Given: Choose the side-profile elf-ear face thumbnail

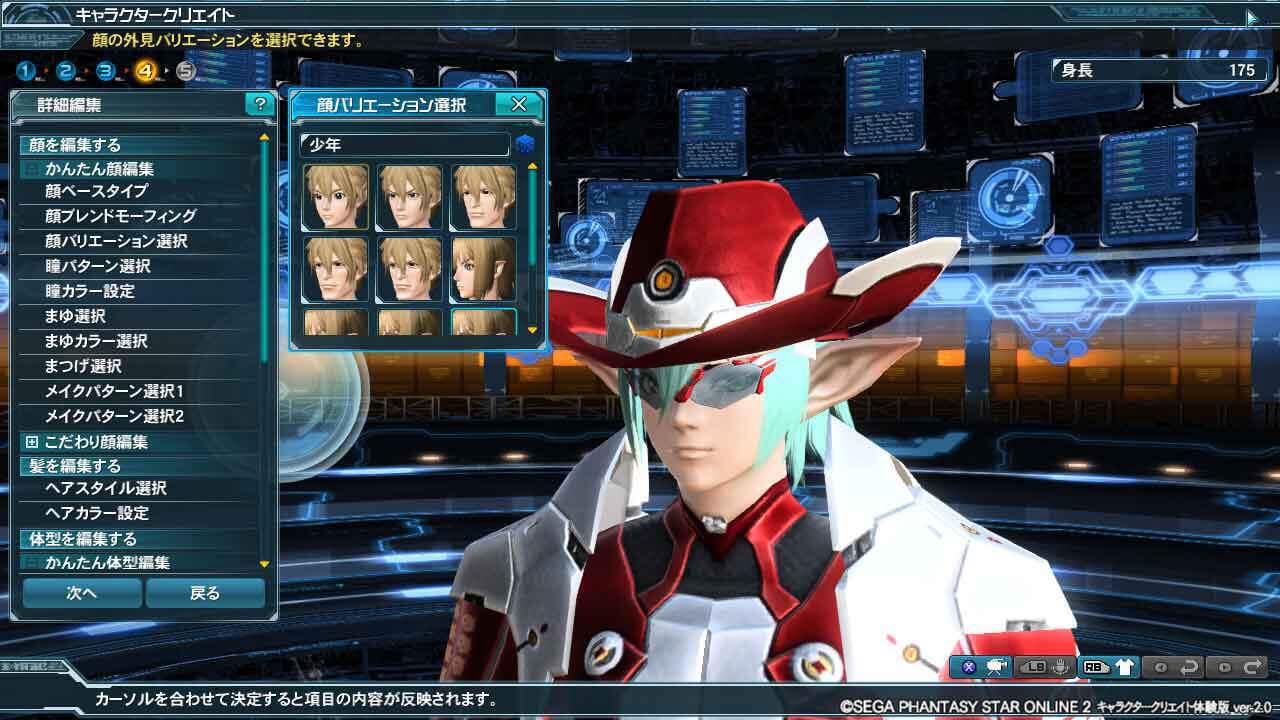Looking at the screenshot, I should pyautogui.click(x=483, y=269).
